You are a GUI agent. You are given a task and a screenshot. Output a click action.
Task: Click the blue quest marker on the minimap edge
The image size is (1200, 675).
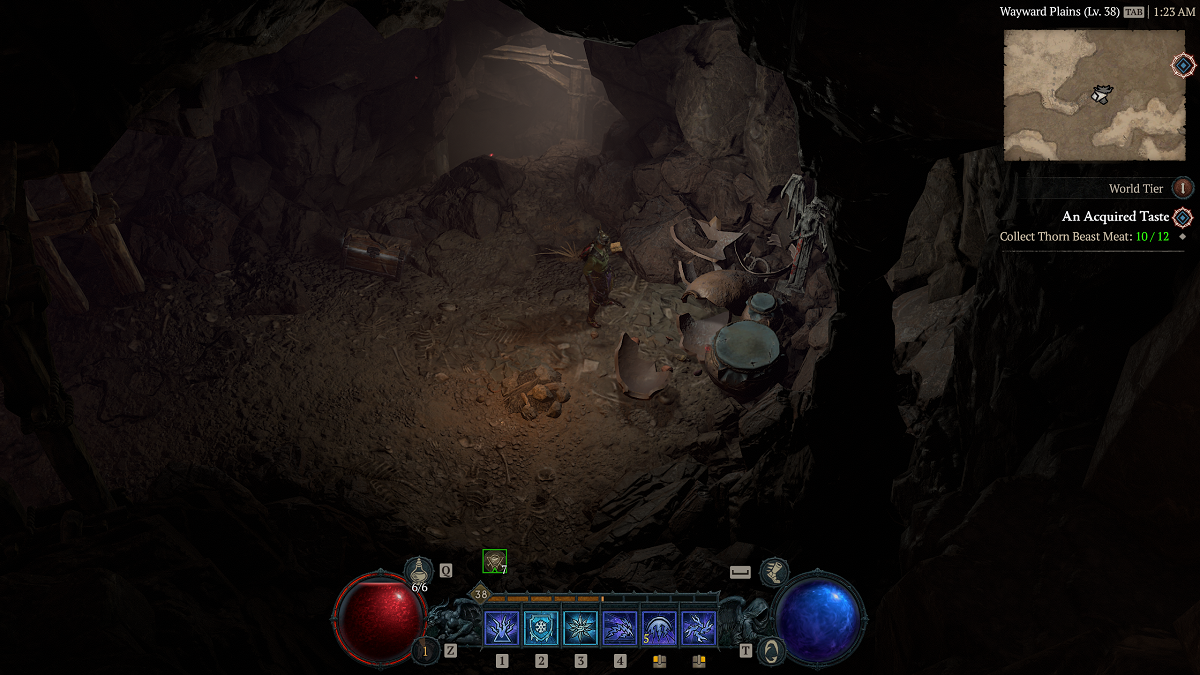pos(1183,66)
